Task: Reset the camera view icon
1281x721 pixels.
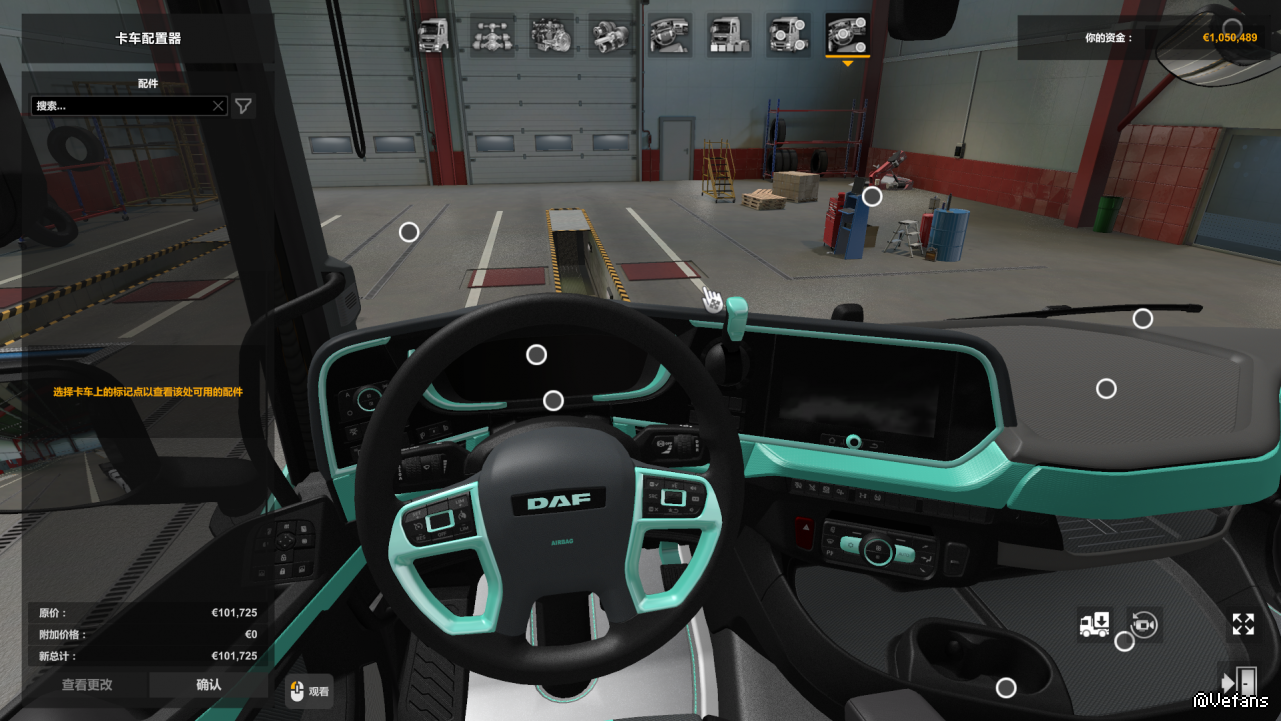Action: coord(1144,625)
